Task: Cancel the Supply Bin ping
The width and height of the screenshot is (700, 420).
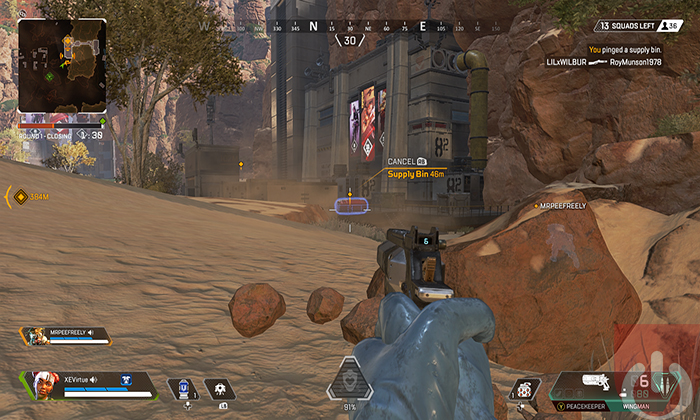Action: [x=405, y=160]
